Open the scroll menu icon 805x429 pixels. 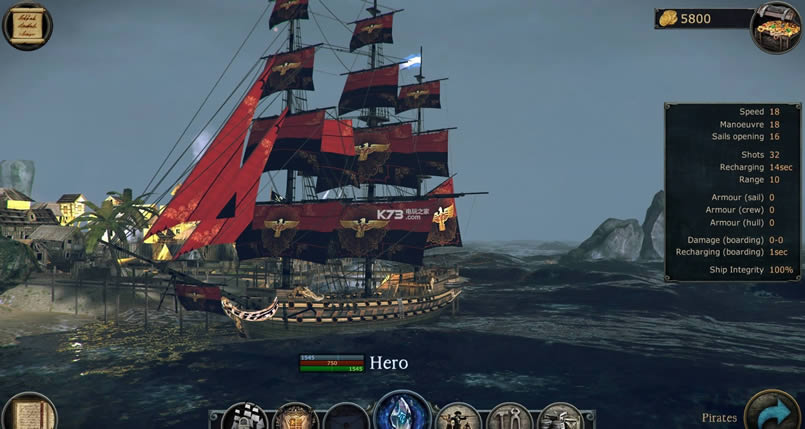[x=27, y=26]
